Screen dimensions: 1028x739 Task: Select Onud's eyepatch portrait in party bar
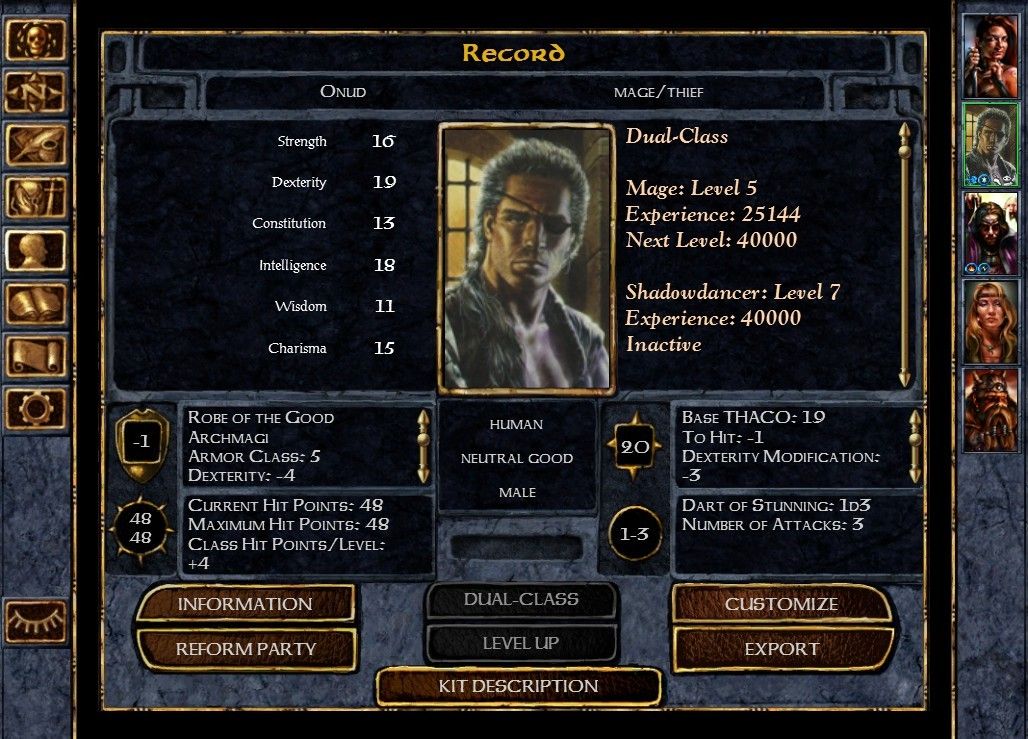click(x=990, y=144)
